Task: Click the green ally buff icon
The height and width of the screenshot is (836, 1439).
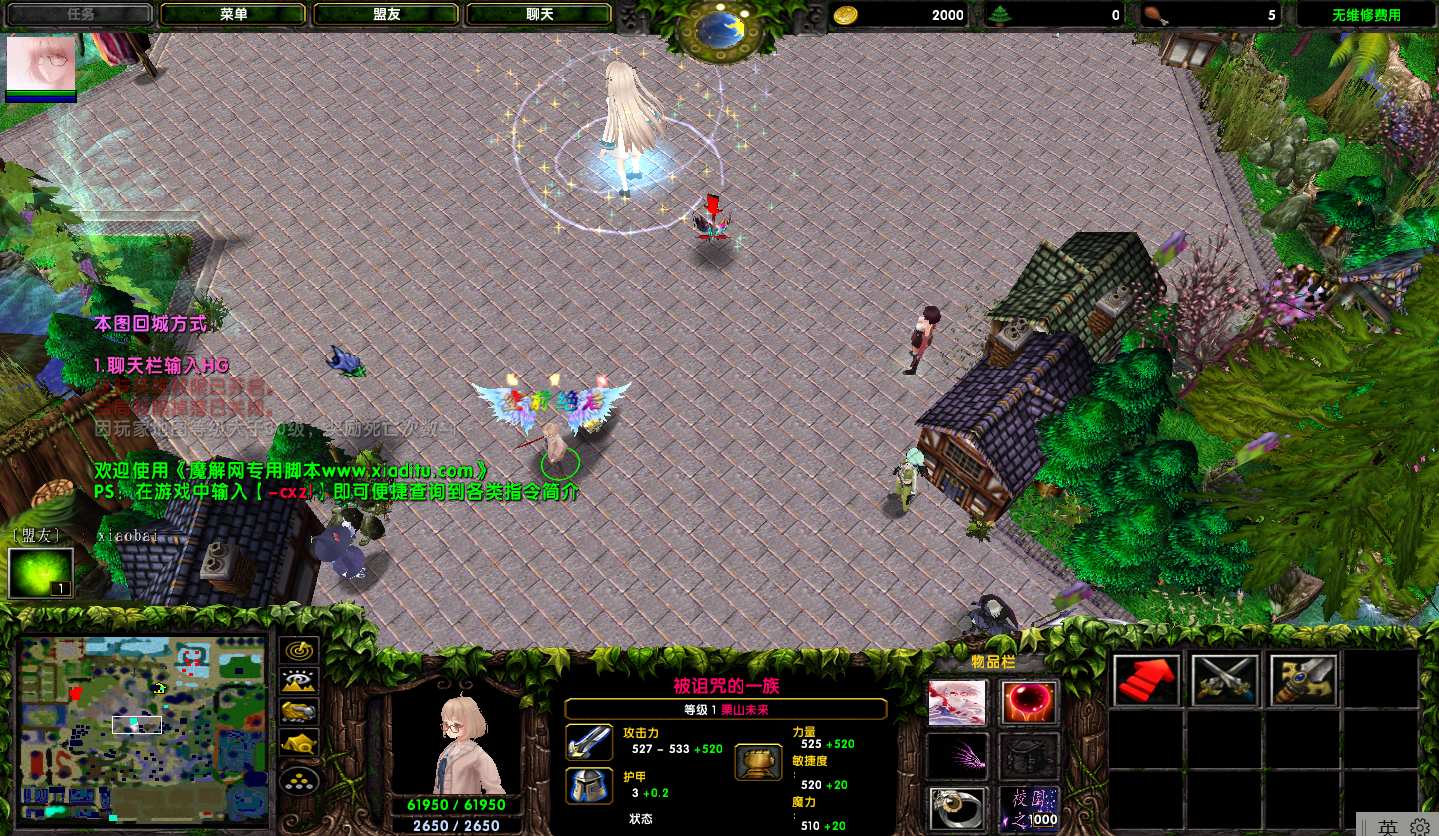Action: click(x=40, y=573)
